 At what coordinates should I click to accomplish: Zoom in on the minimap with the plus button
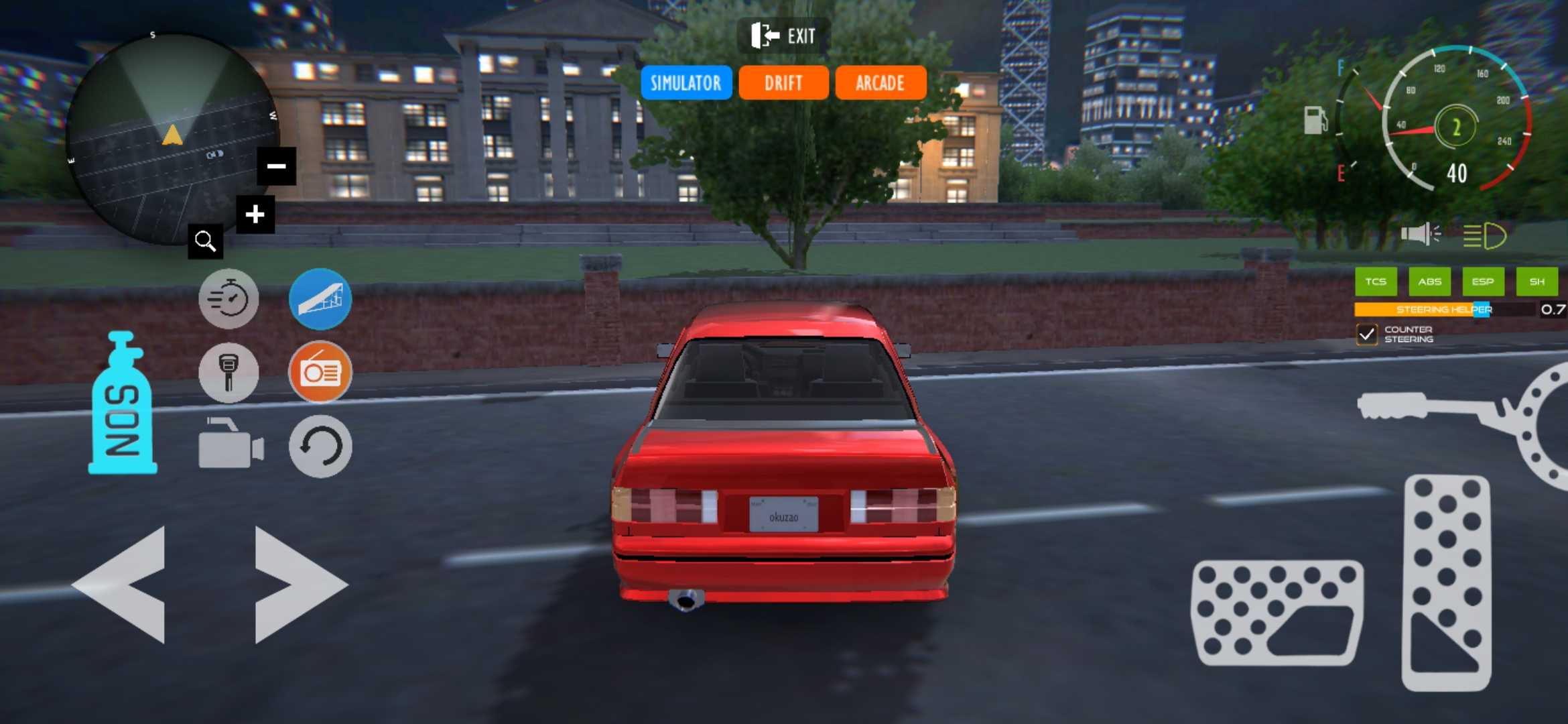[255, 215]
